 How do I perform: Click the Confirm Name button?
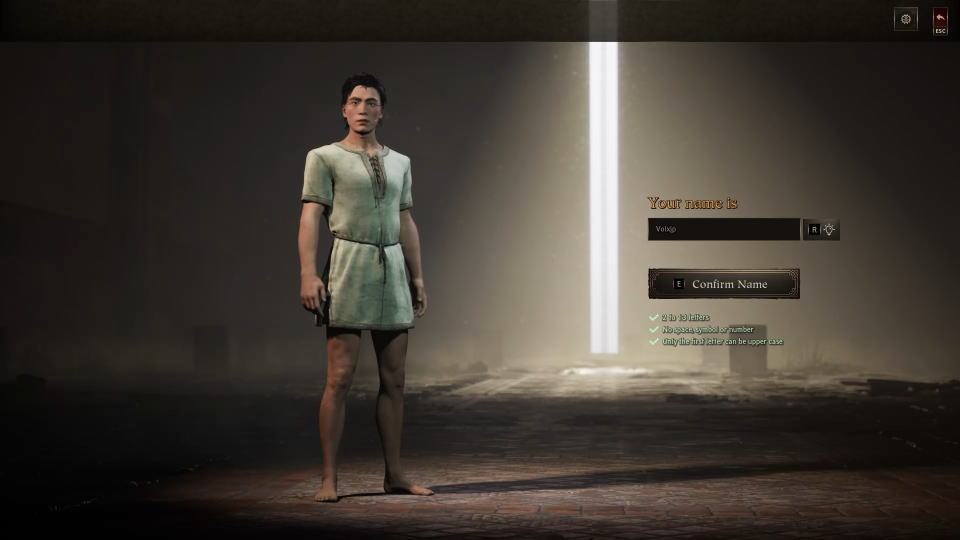[x=724, y=284]
